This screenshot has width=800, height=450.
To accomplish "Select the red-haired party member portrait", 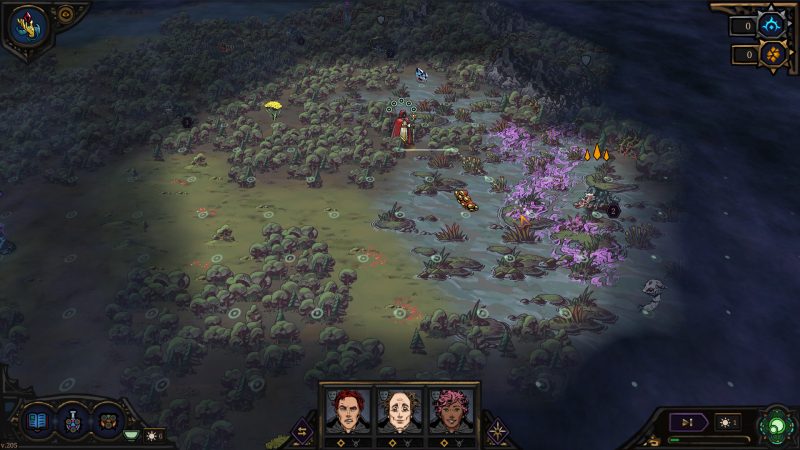I will point(348,411).
